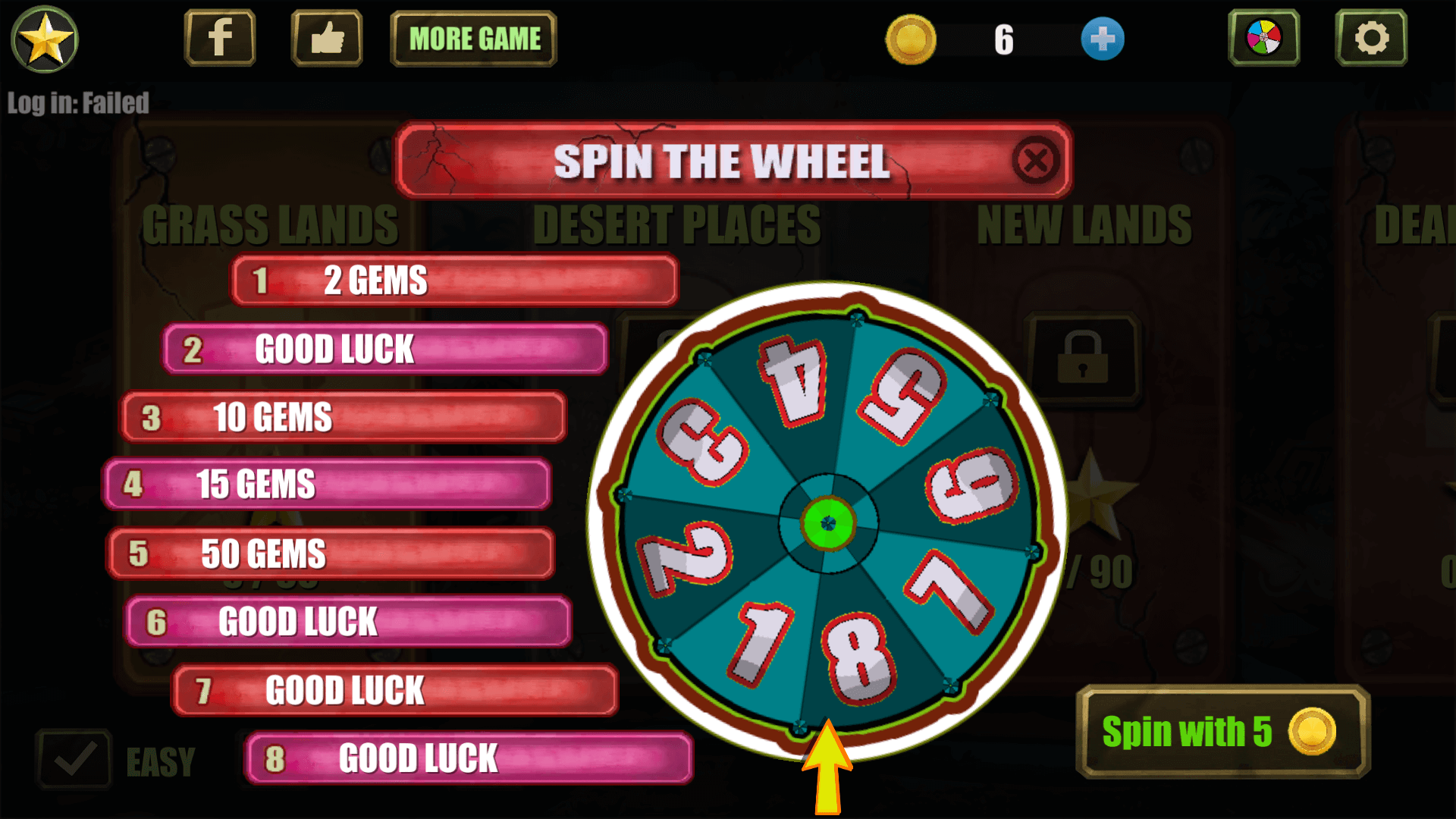Click the thumbs-up like button

coord(327,38)
